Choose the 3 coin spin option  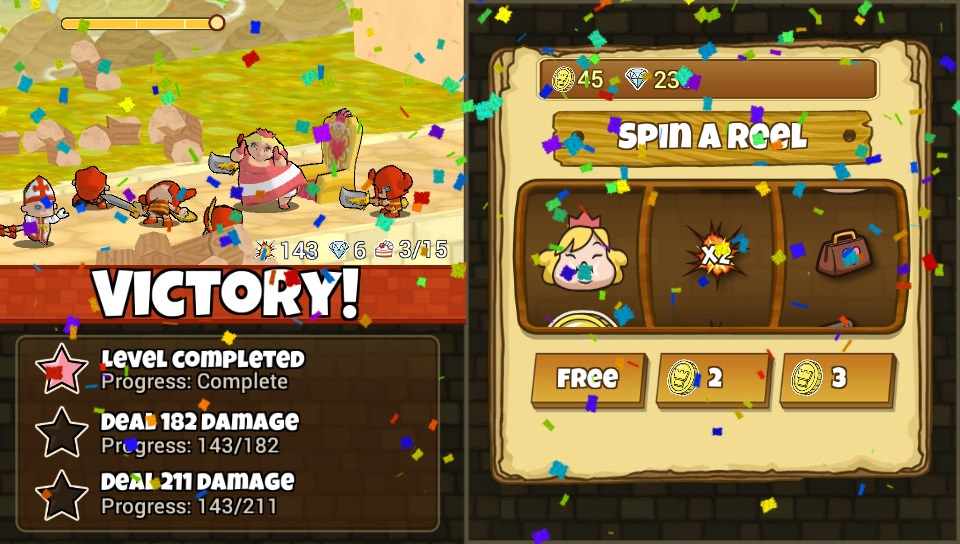837,379
